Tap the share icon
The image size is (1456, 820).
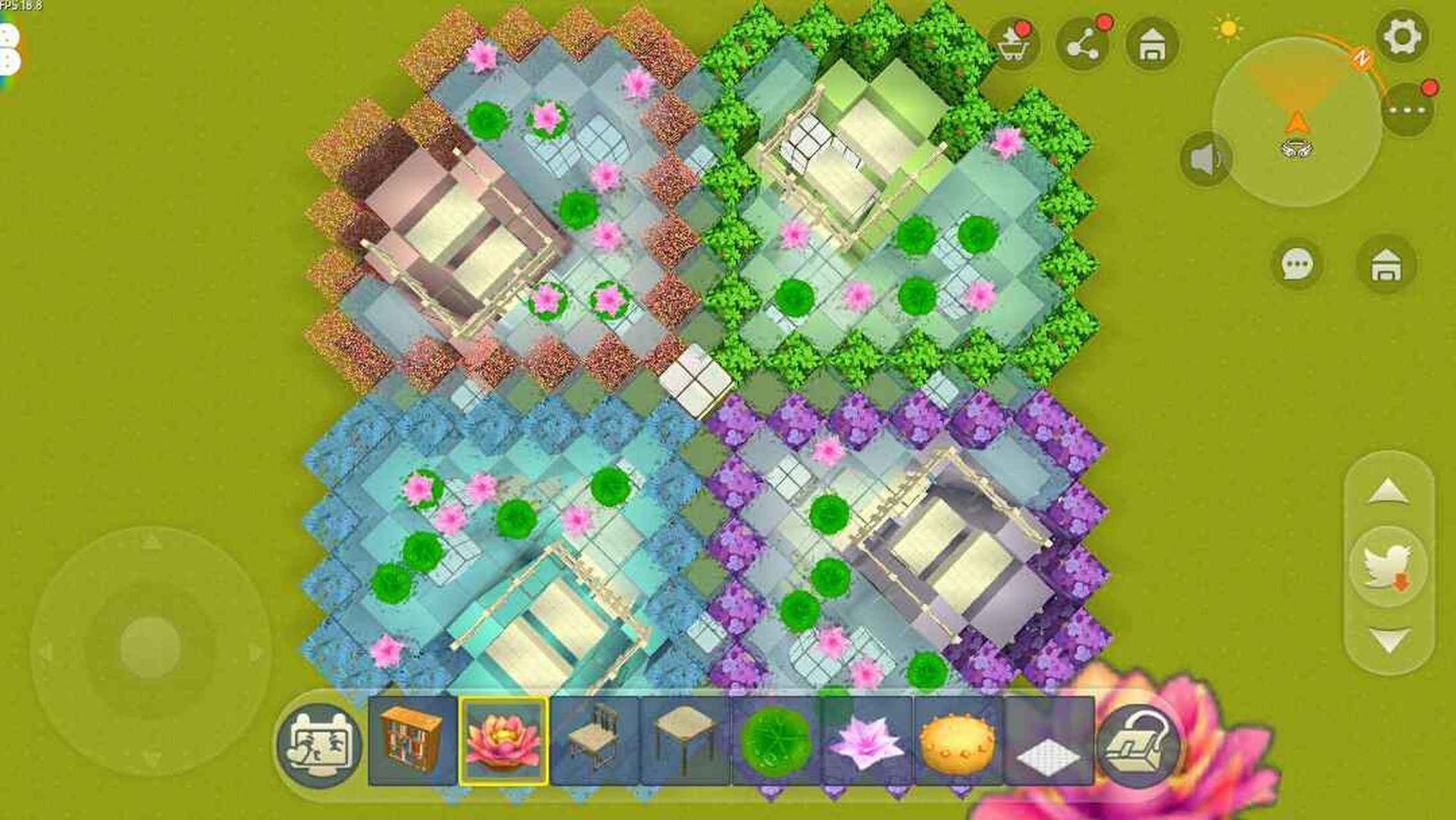tap(1082, 44)
